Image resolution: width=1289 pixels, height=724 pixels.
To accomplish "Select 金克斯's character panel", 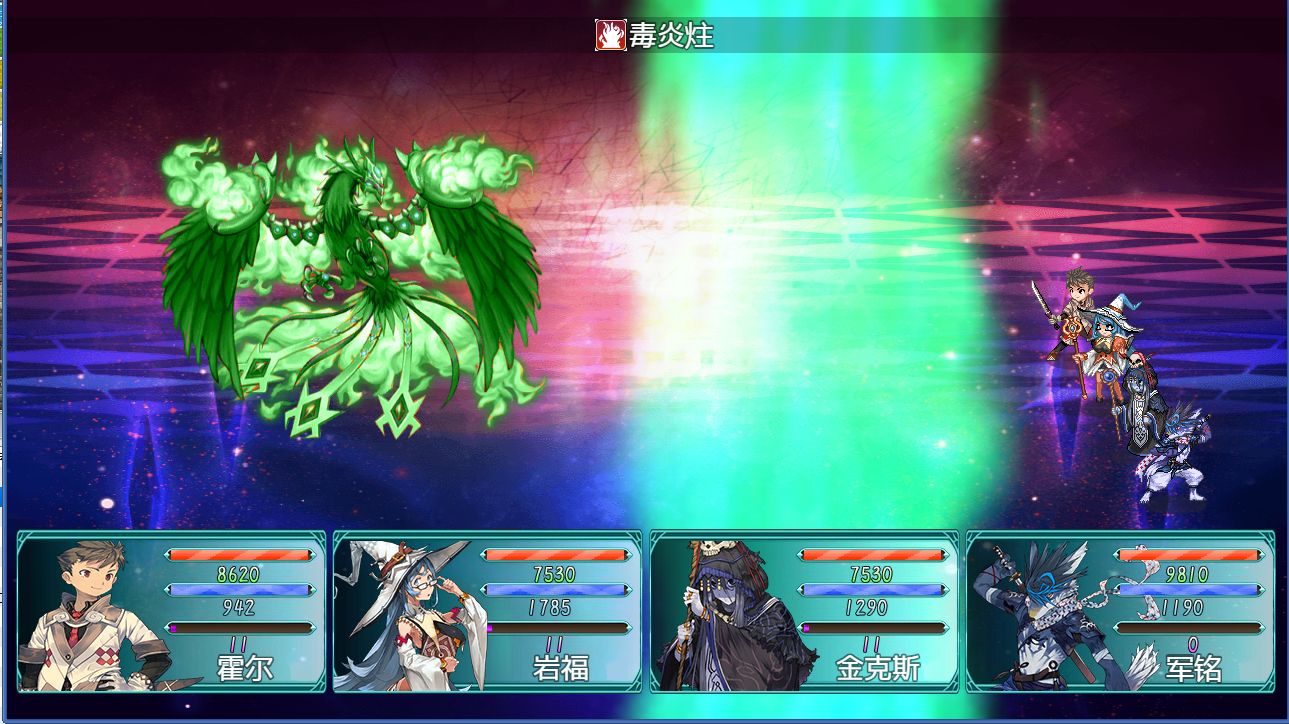I will 804,611.
